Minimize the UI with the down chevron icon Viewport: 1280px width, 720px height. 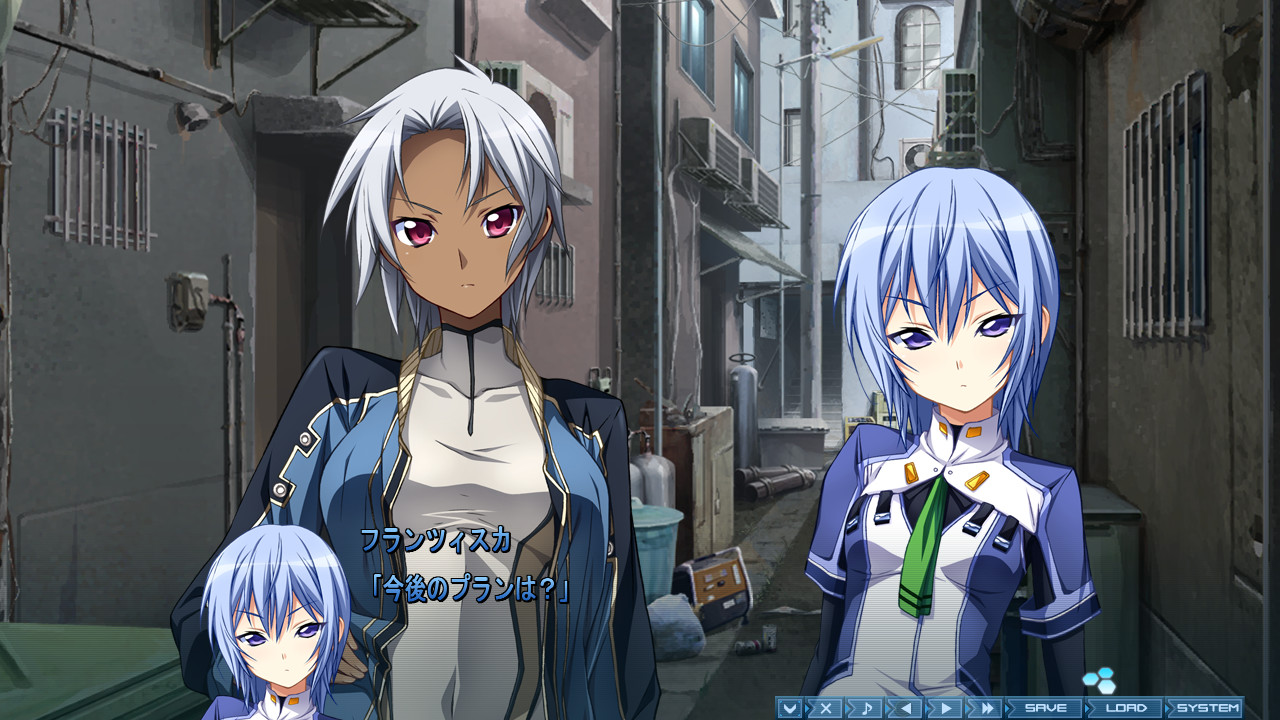(x=789, y=707)
